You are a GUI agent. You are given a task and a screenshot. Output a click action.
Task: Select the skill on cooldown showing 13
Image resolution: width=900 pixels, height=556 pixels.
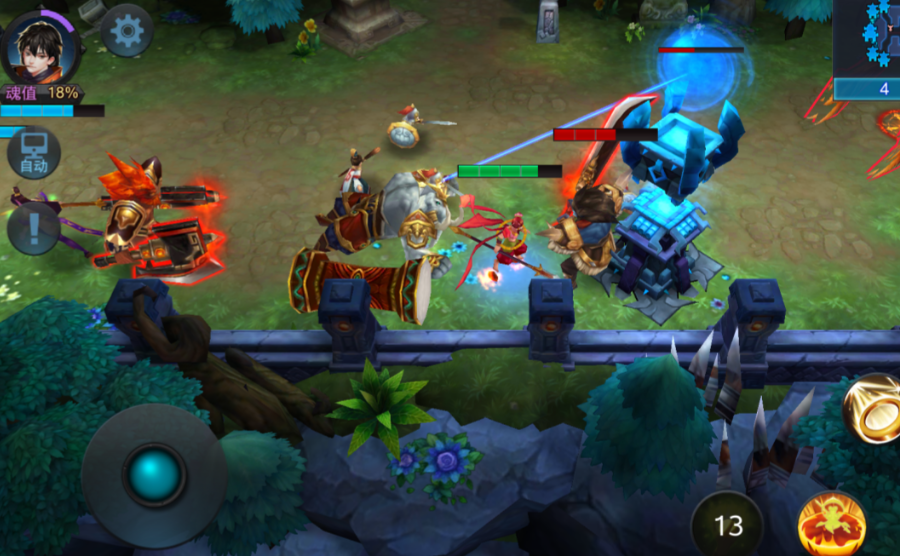coord(728,524)
